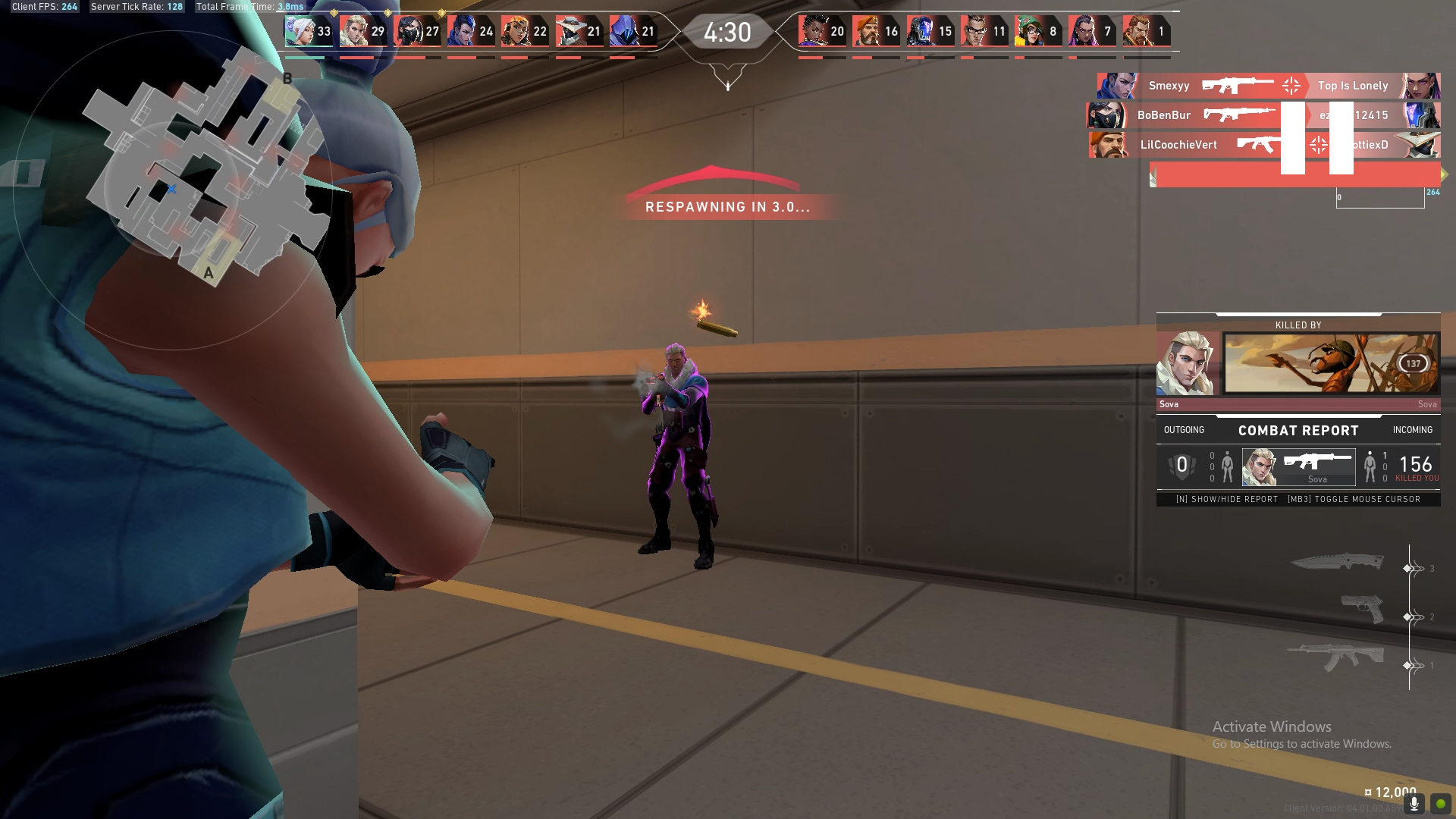
Task: Switch to the OUTGOING combat report view
Action: (x=1183, y=430)
